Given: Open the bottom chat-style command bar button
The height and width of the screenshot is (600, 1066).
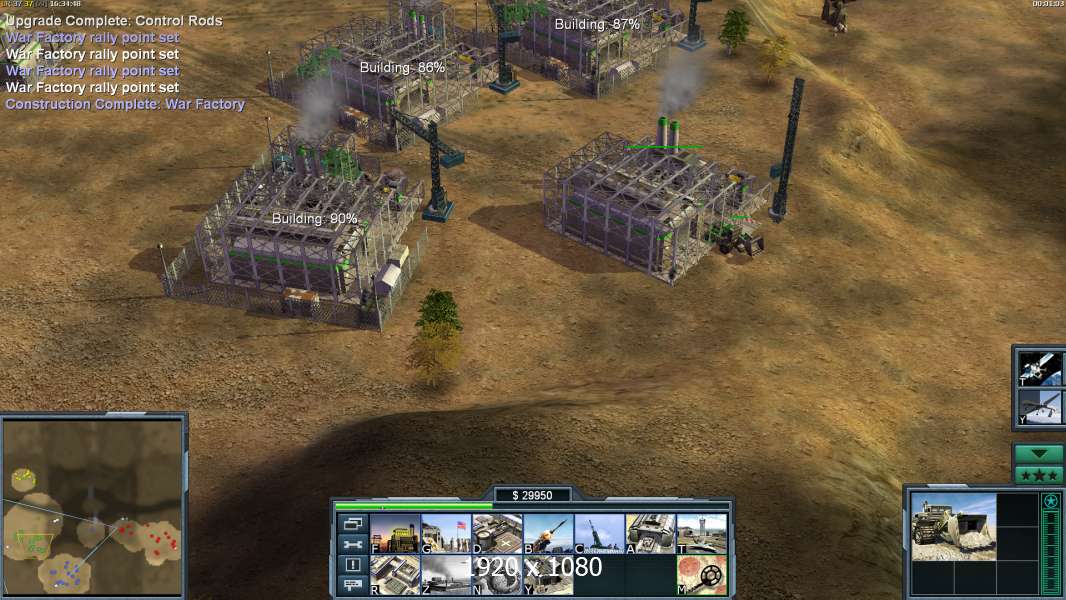Looking at the screenshot, I should tap(352, 585).
